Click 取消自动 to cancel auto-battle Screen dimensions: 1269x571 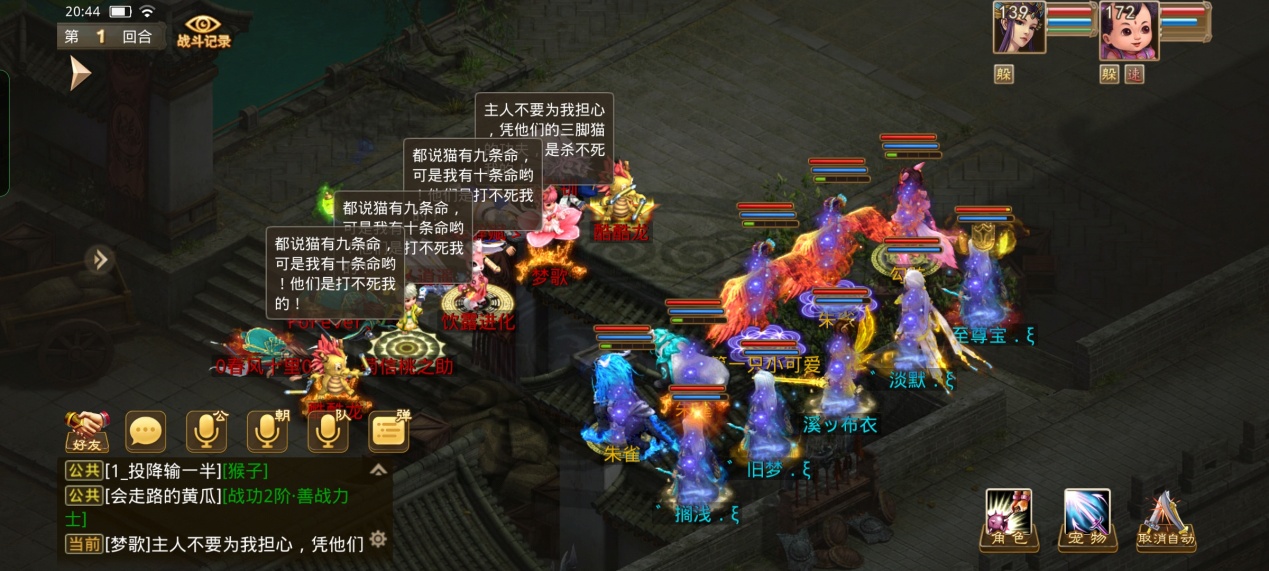click(1166, 520)
